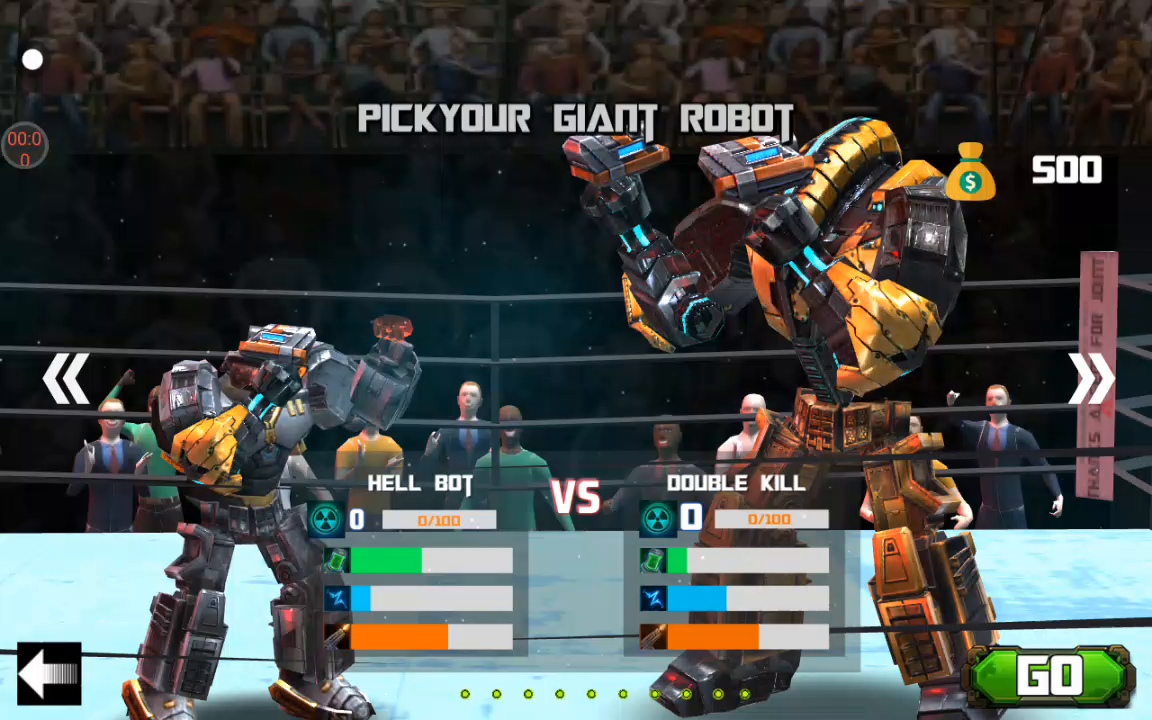1152x720 pixels.
Task: Tap the white record dot overlay
Action: point(33,60)
